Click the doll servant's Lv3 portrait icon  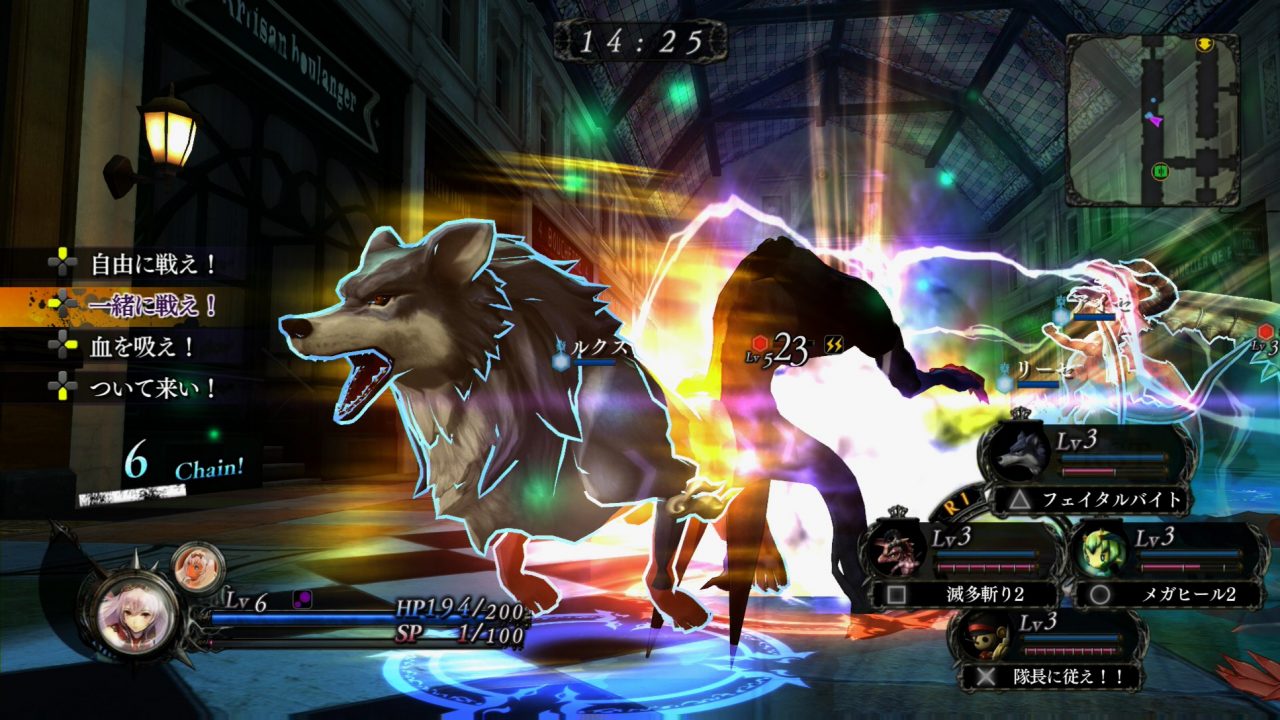point(983,638)
